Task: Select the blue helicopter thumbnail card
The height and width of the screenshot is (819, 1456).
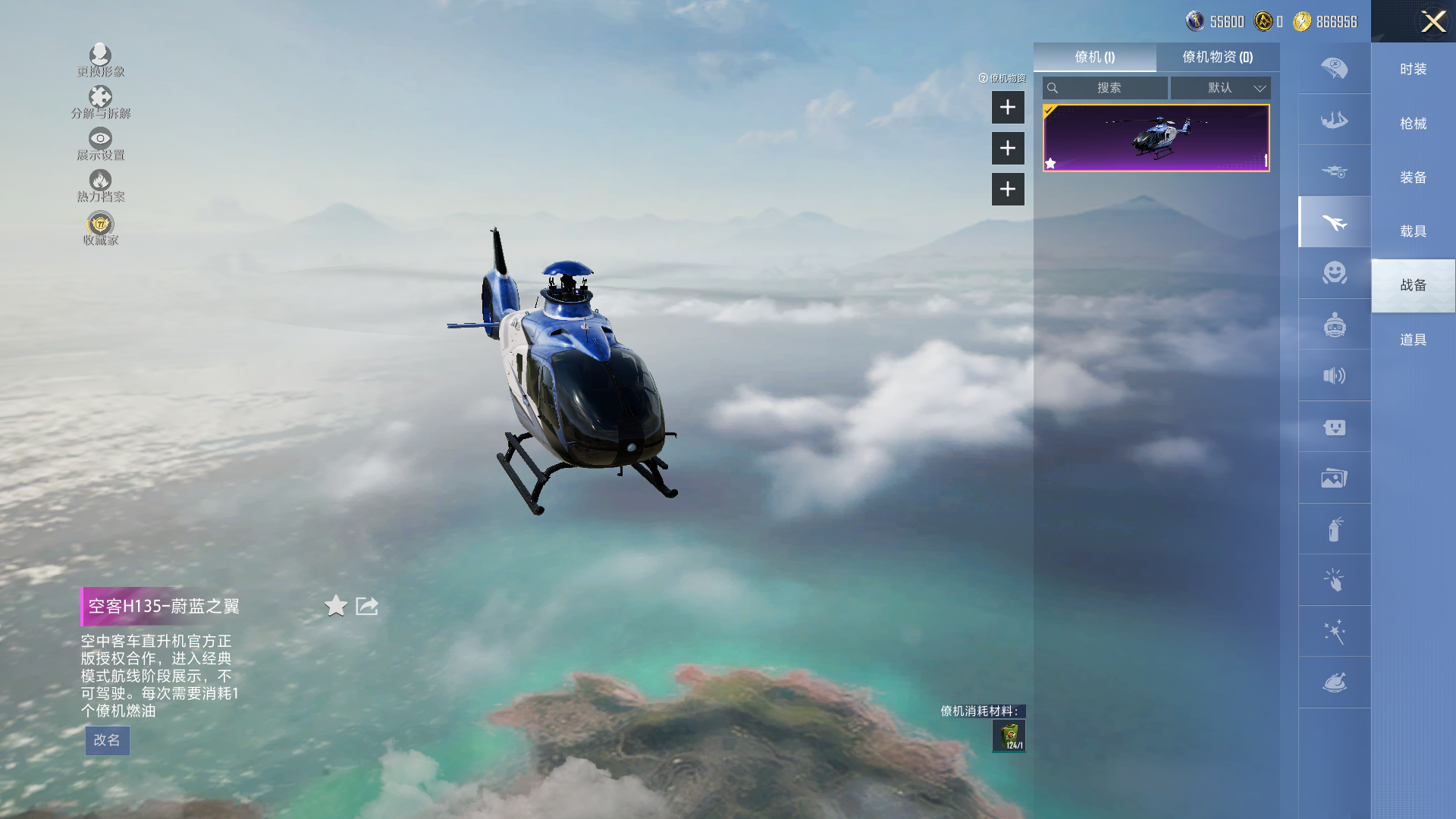Action: (x=1156, y=138)
